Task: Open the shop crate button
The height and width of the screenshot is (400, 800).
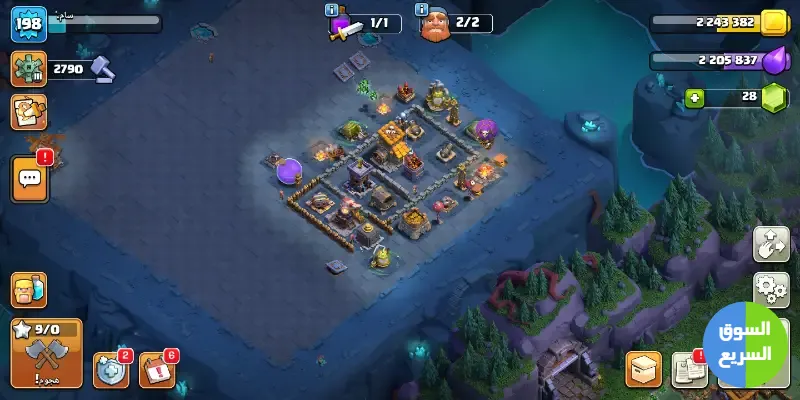Action: coord(643,370)
